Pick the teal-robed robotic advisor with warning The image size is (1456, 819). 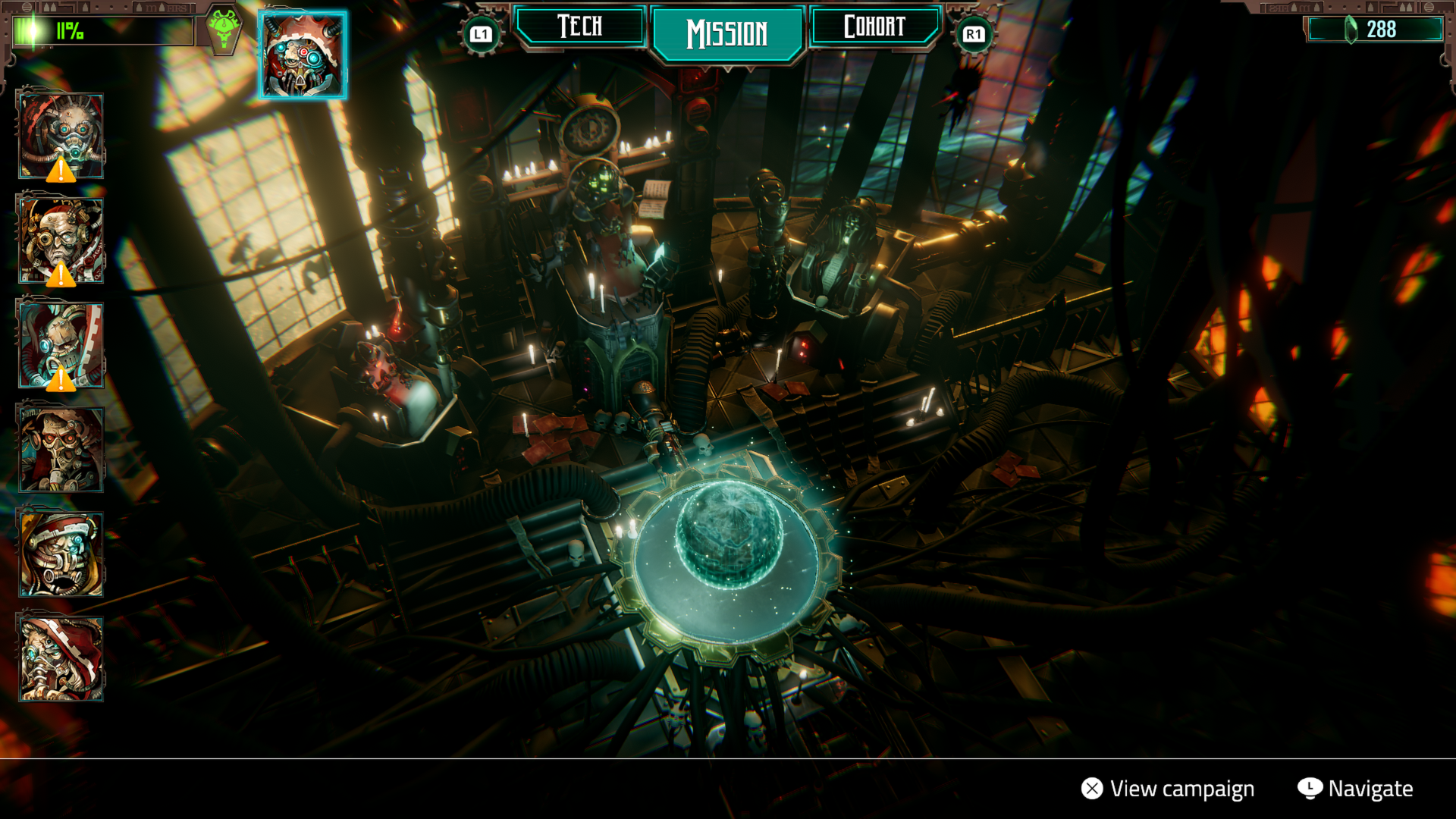point(61,345)
